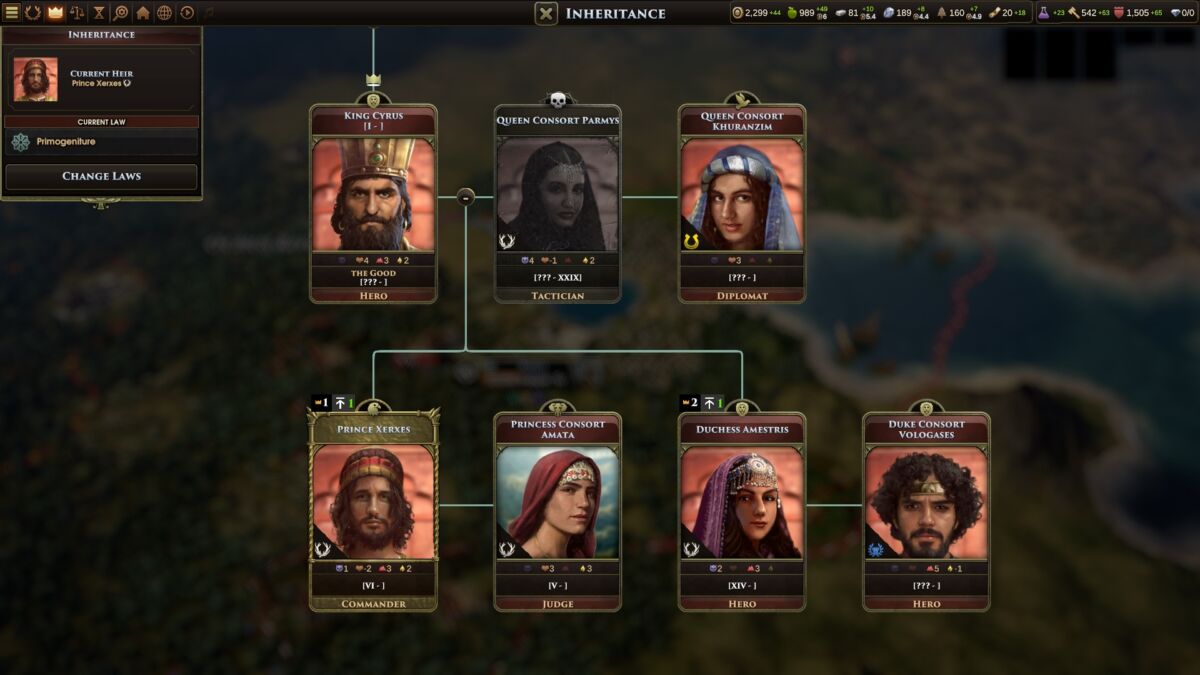The image size is (1200, 675).
Task: Choose the Queen Consort Khuranzim card
Action: [x=742, y=195]
